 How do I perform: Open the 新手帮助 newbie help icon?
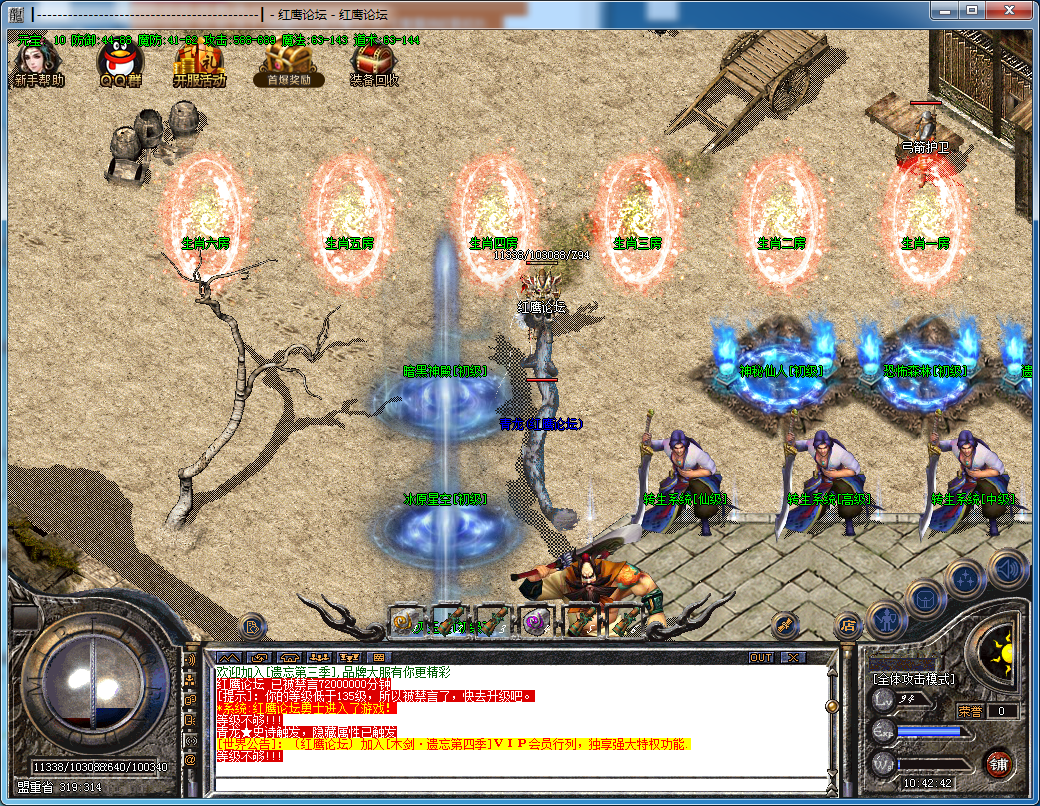(x=37, y=63)
